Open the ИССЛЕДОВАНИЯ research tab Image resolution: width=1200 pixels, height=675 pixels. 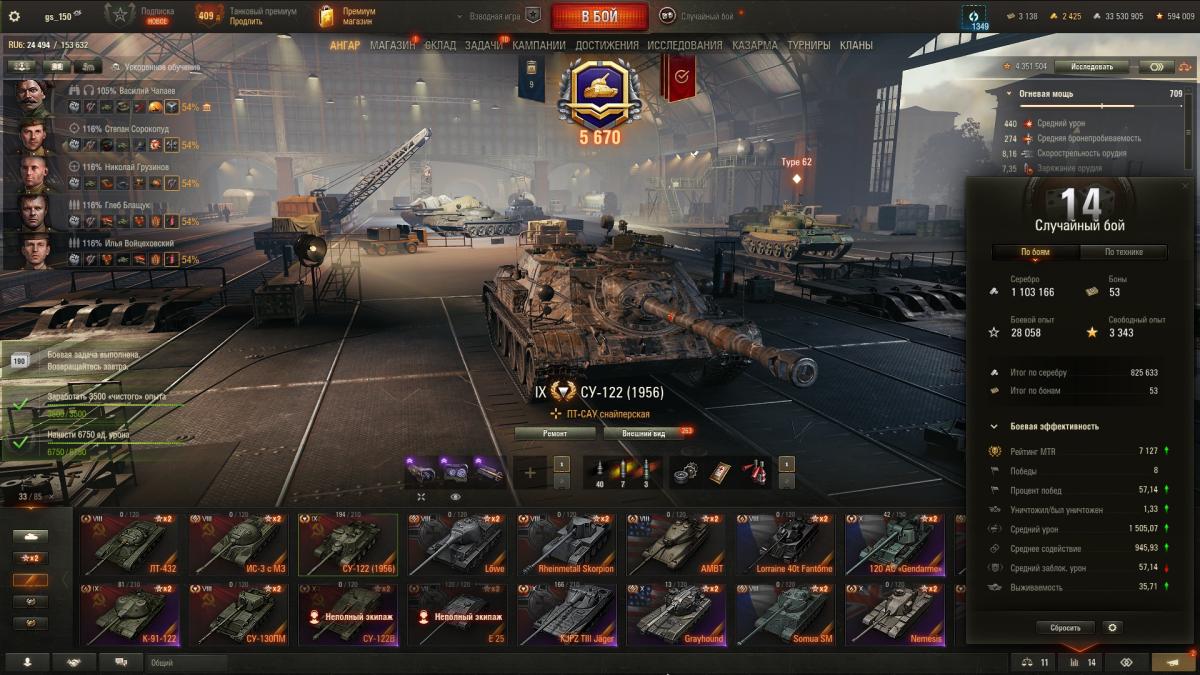(684, 45)
